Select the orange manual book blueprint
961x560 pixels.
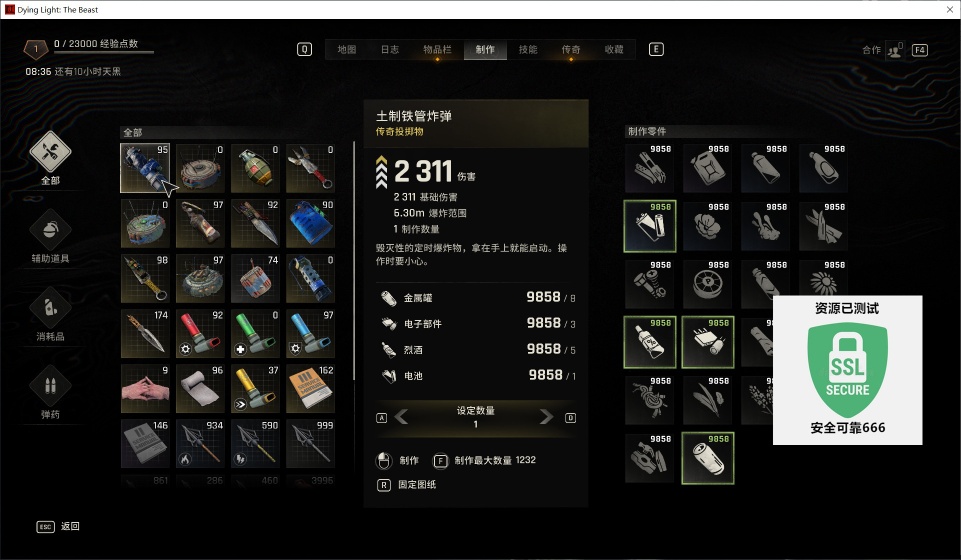[310, 388]
